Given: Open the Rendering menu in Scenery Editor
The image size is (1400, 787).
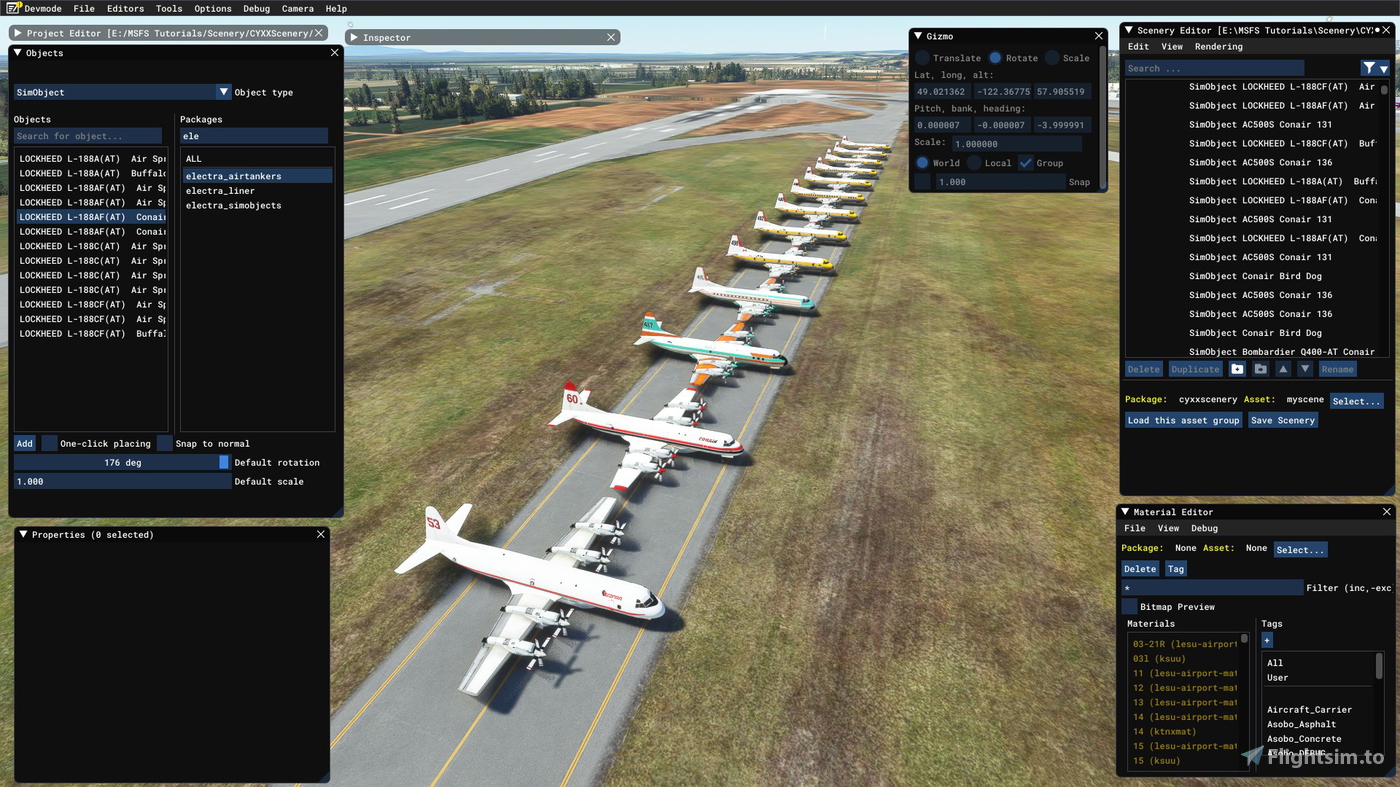Looking at the screenshot, I should 1219,46.
